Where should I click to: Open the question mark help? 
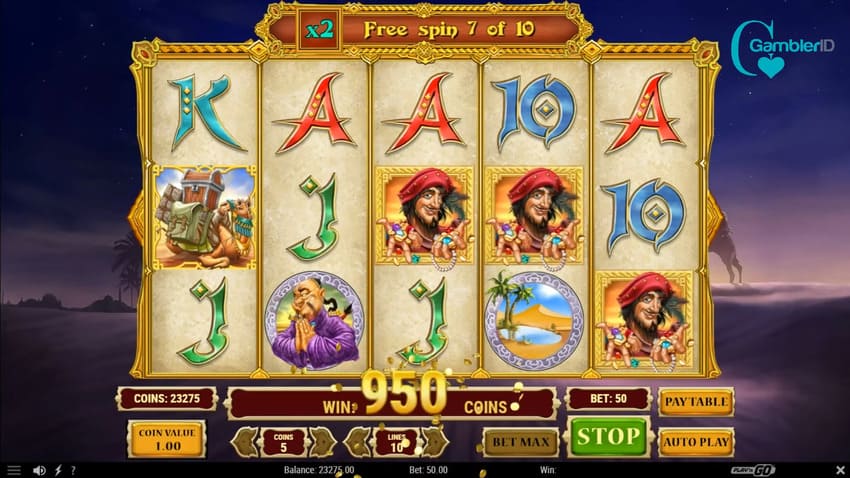click(73, 470)
